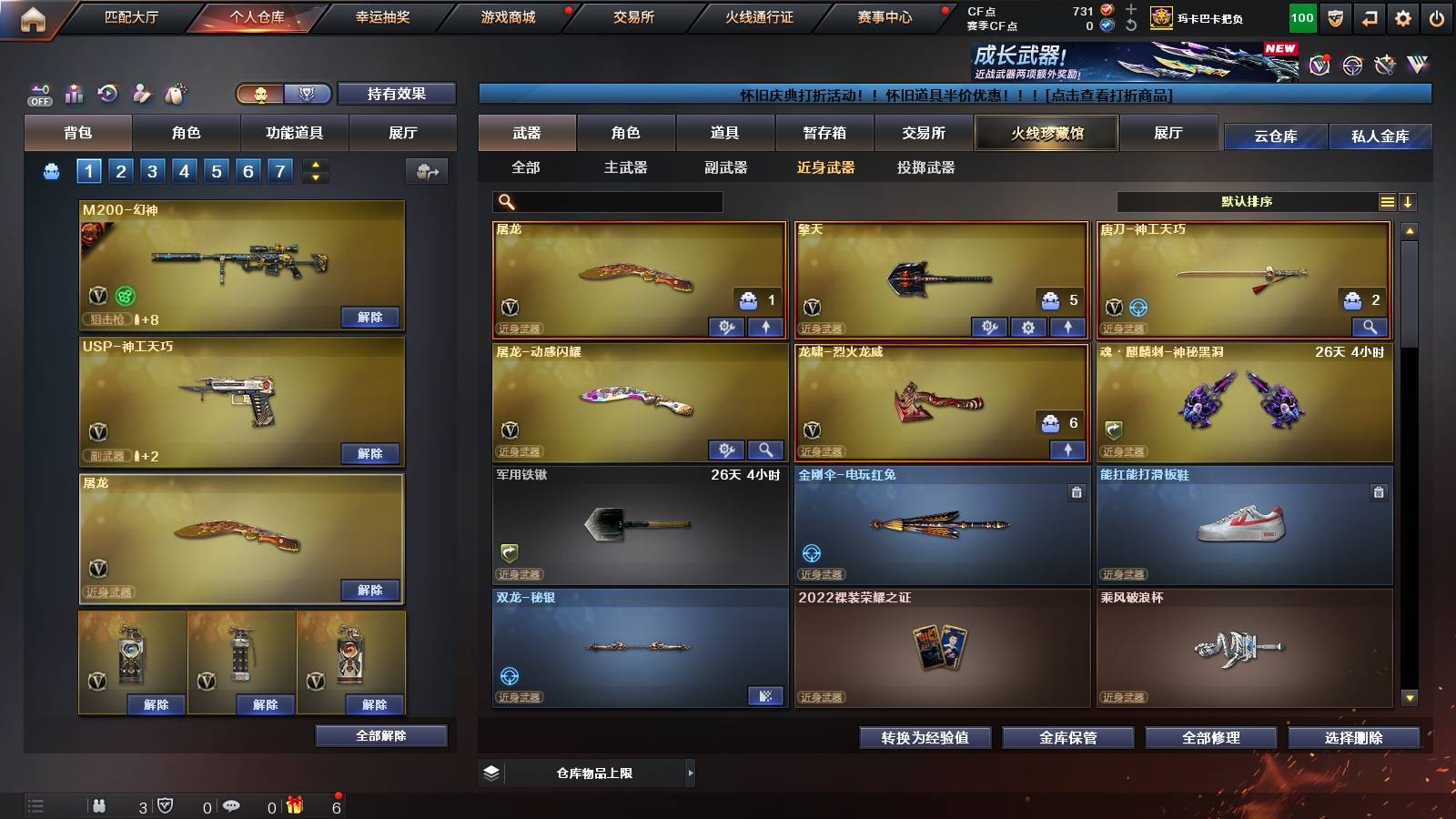Open the settings gear on 擎天 weapon card
The height and width of the screenshot is (819, 1456).
[1028, 327]
